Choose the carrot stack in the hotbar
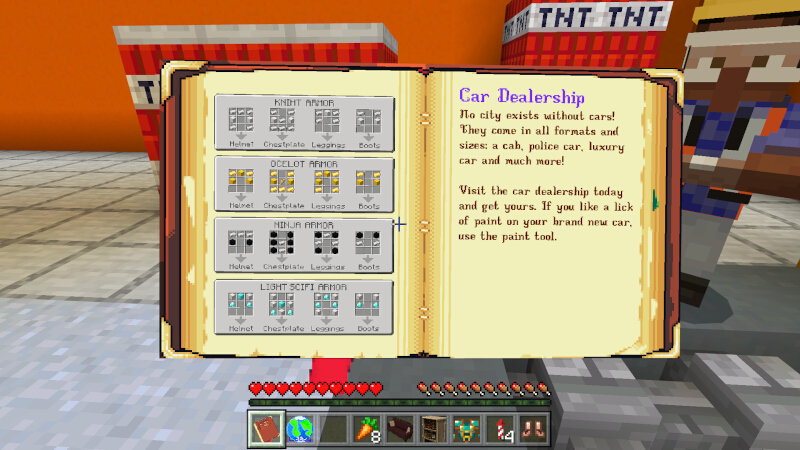The width and height of the screenshot is (800, 450). tap(366, 428)
